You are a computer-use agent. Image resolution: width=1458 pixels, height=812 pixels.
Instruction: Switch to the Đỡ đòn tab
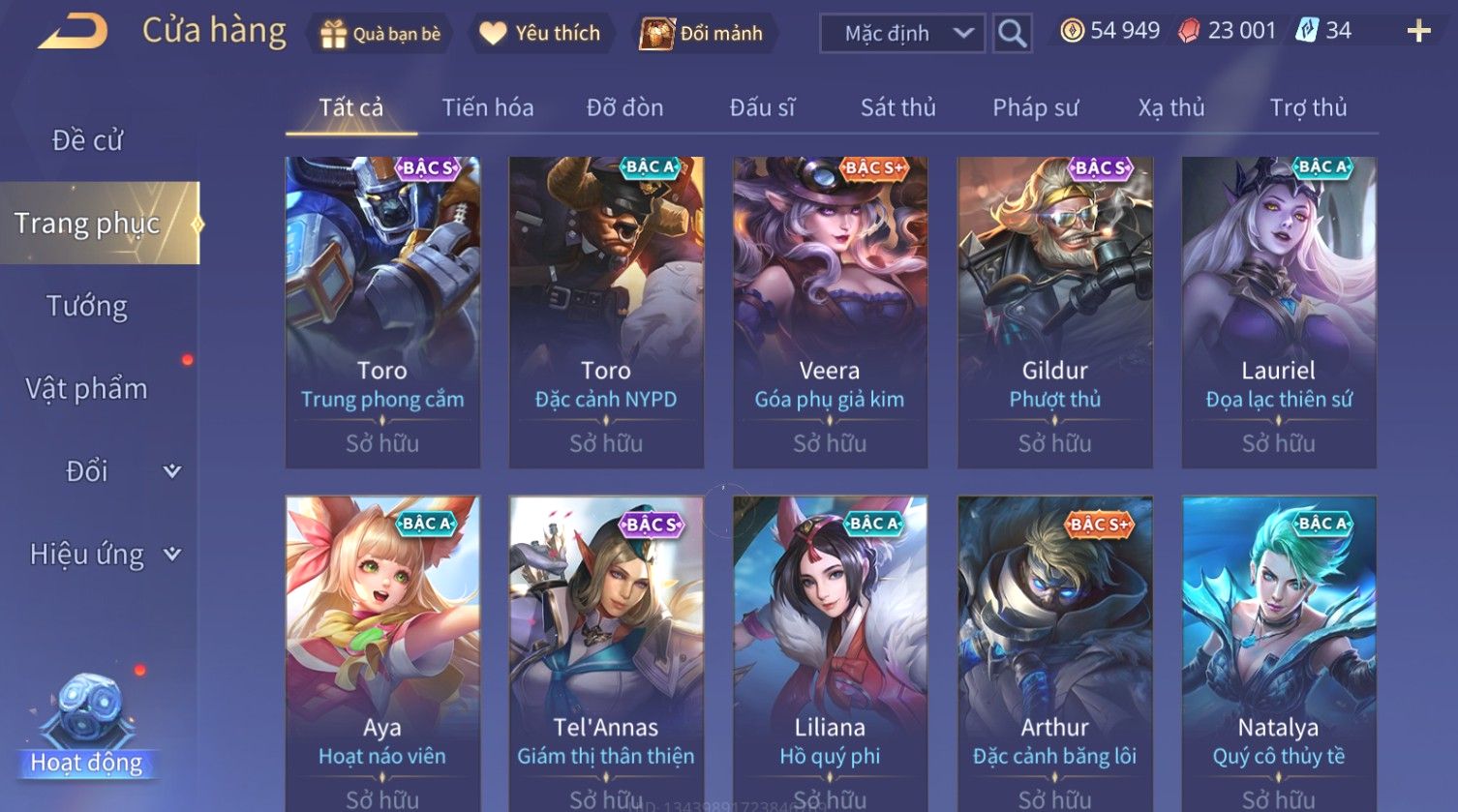coord(624,107)
